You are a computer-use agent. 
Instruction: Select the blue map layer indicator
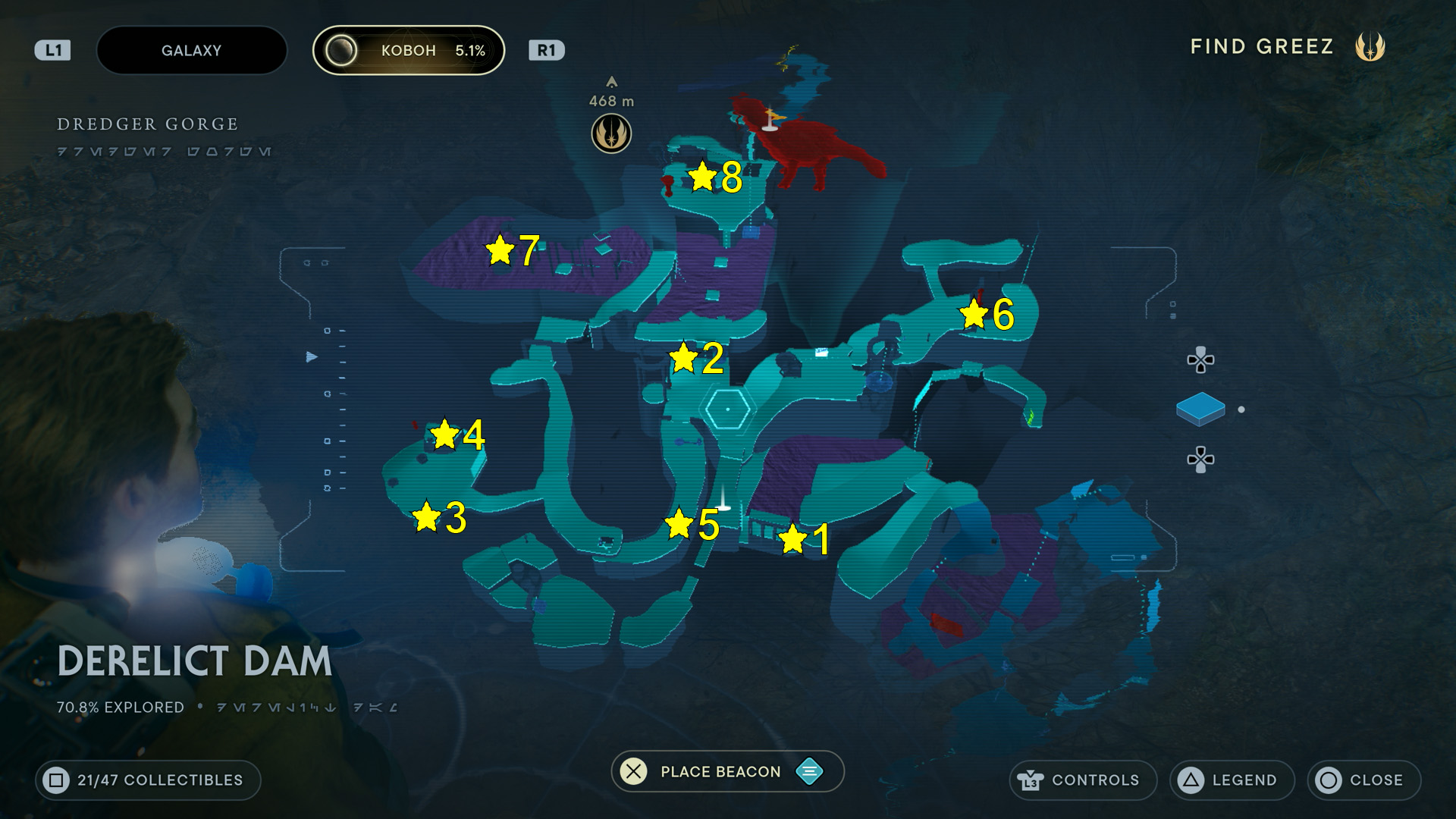1200,409
